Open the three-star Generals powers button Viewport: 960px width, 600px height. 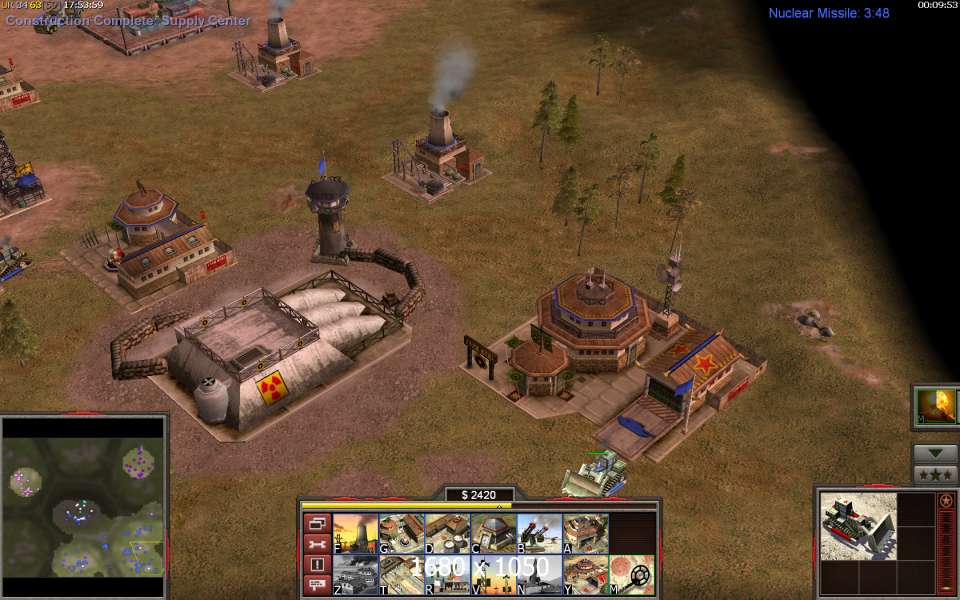936,474
